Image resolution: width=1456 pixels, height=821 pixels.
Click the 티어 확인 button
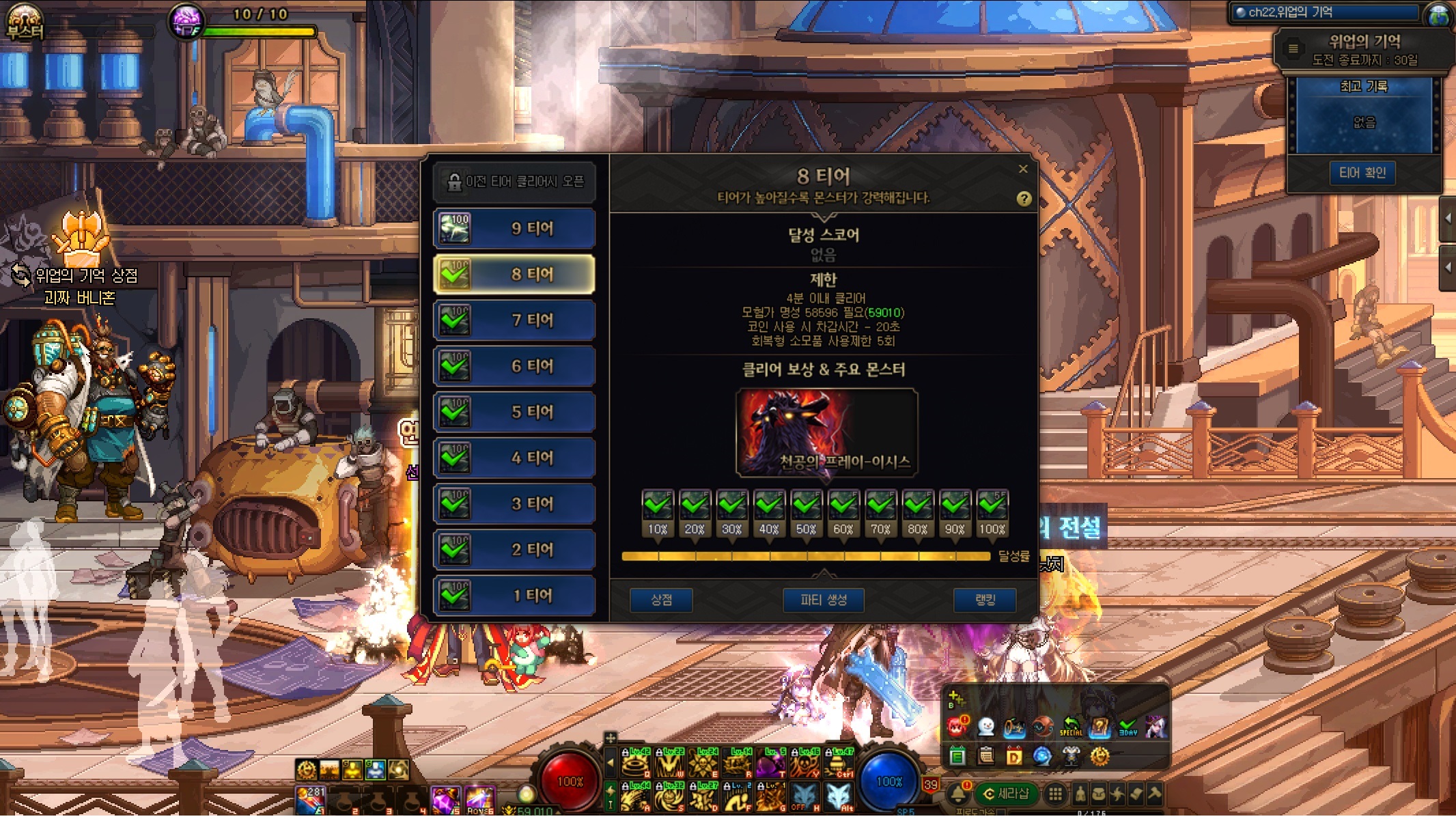tap(1362, 173)
